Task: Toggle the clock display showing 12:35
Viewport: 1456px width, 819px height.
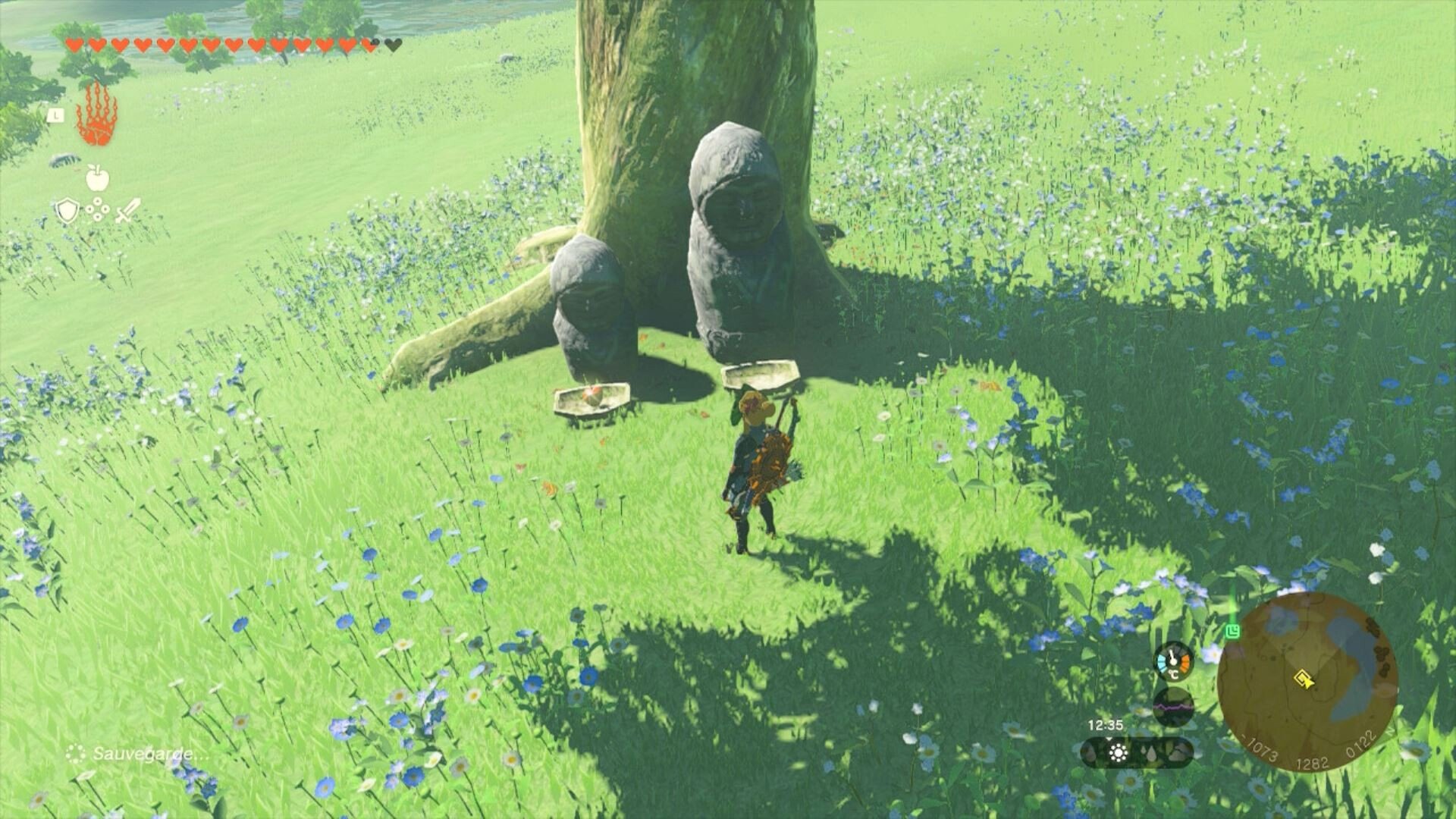Action: pyautogui.click(x=1106, y=723)
